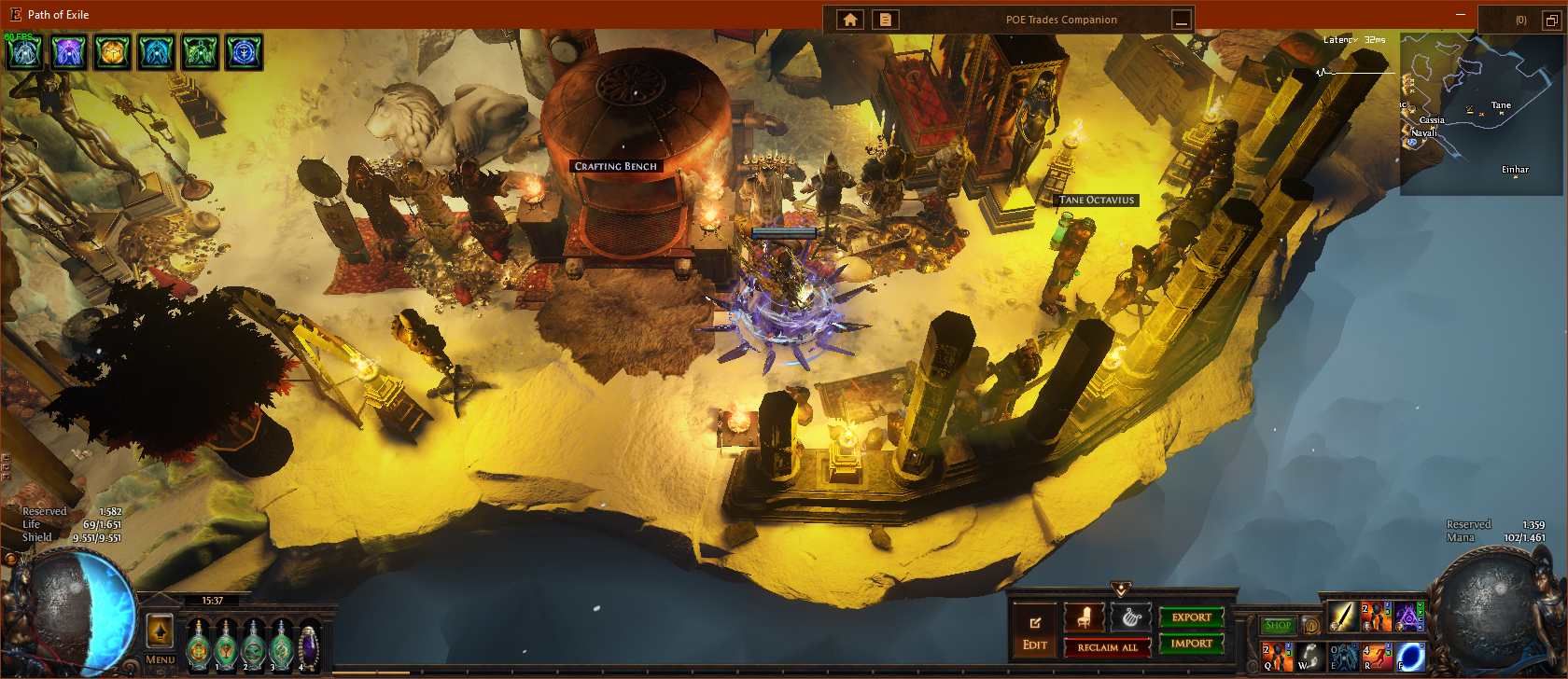Image resolution: width=1568 pixels, height=679 pixels.
Task: Go to POE Trades Companion home
Action: (850, 20)
